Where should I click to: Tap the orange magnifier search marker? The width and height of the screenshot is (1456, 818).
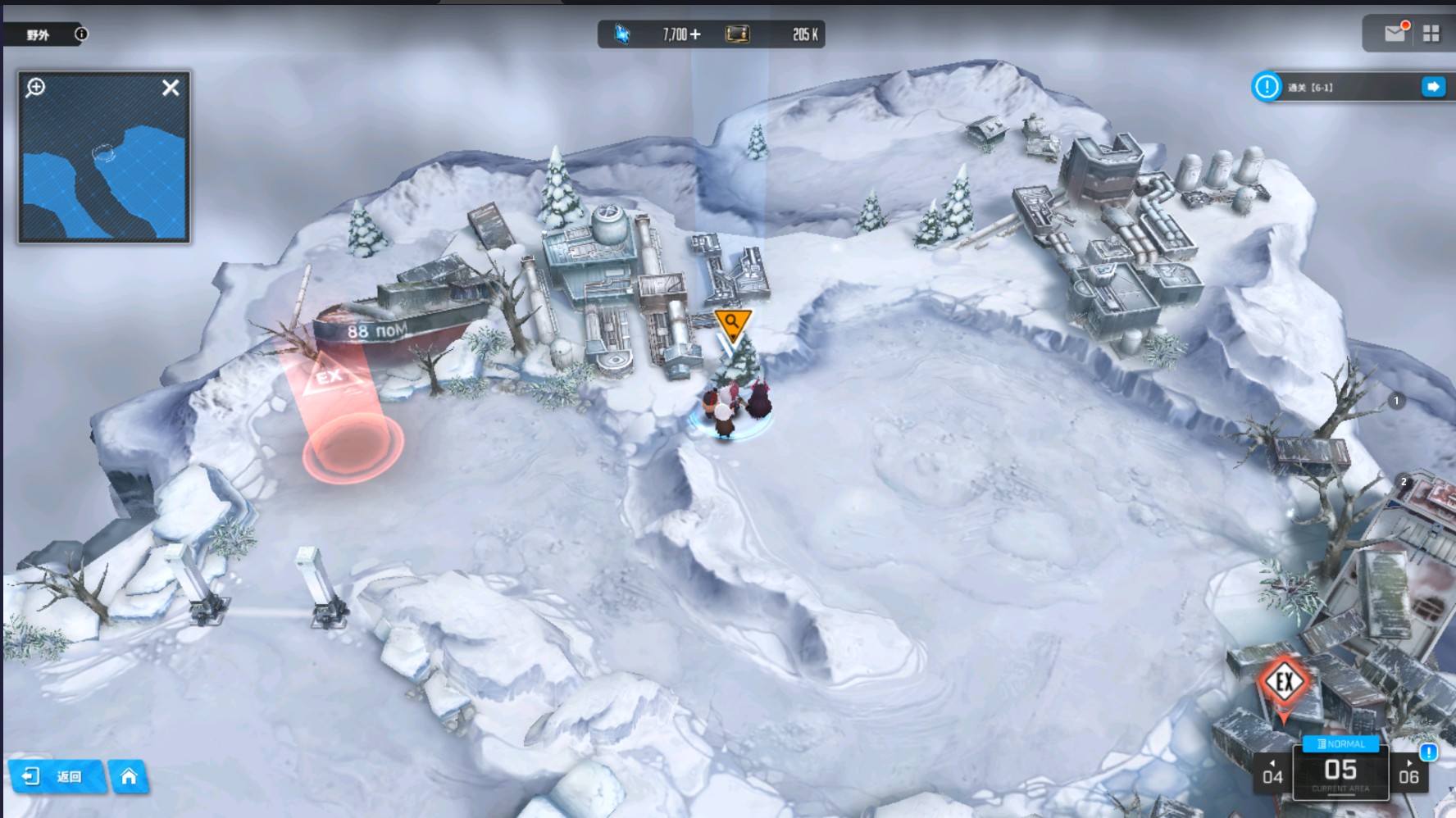(x=732, y=324)
